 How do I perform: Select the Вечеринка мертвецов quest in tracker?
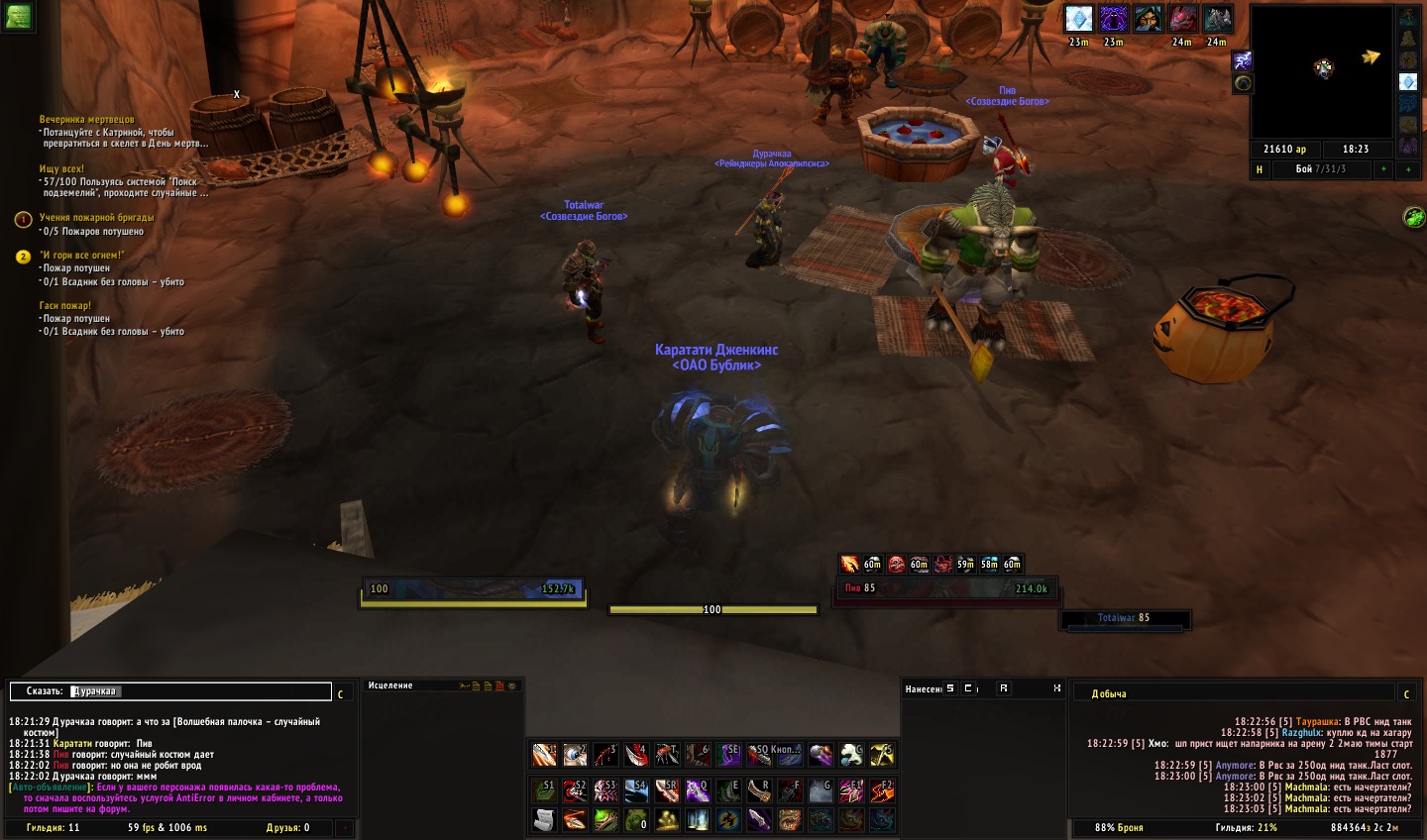[87, 119]
